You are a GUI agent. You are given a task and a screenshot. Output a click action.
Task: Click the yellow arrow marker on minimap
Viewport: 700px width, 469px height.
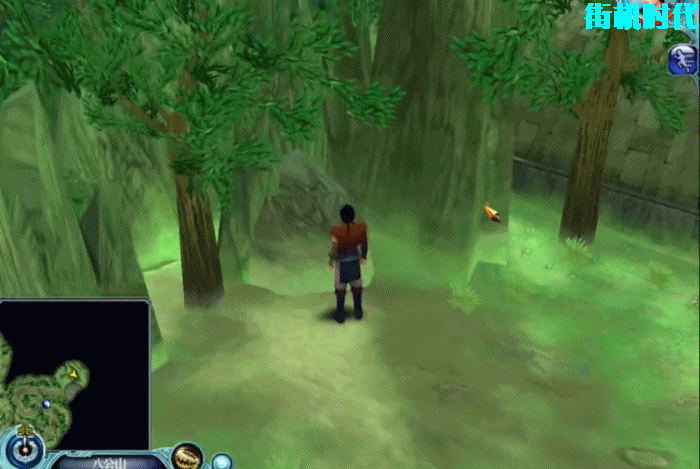click(72, 373)
